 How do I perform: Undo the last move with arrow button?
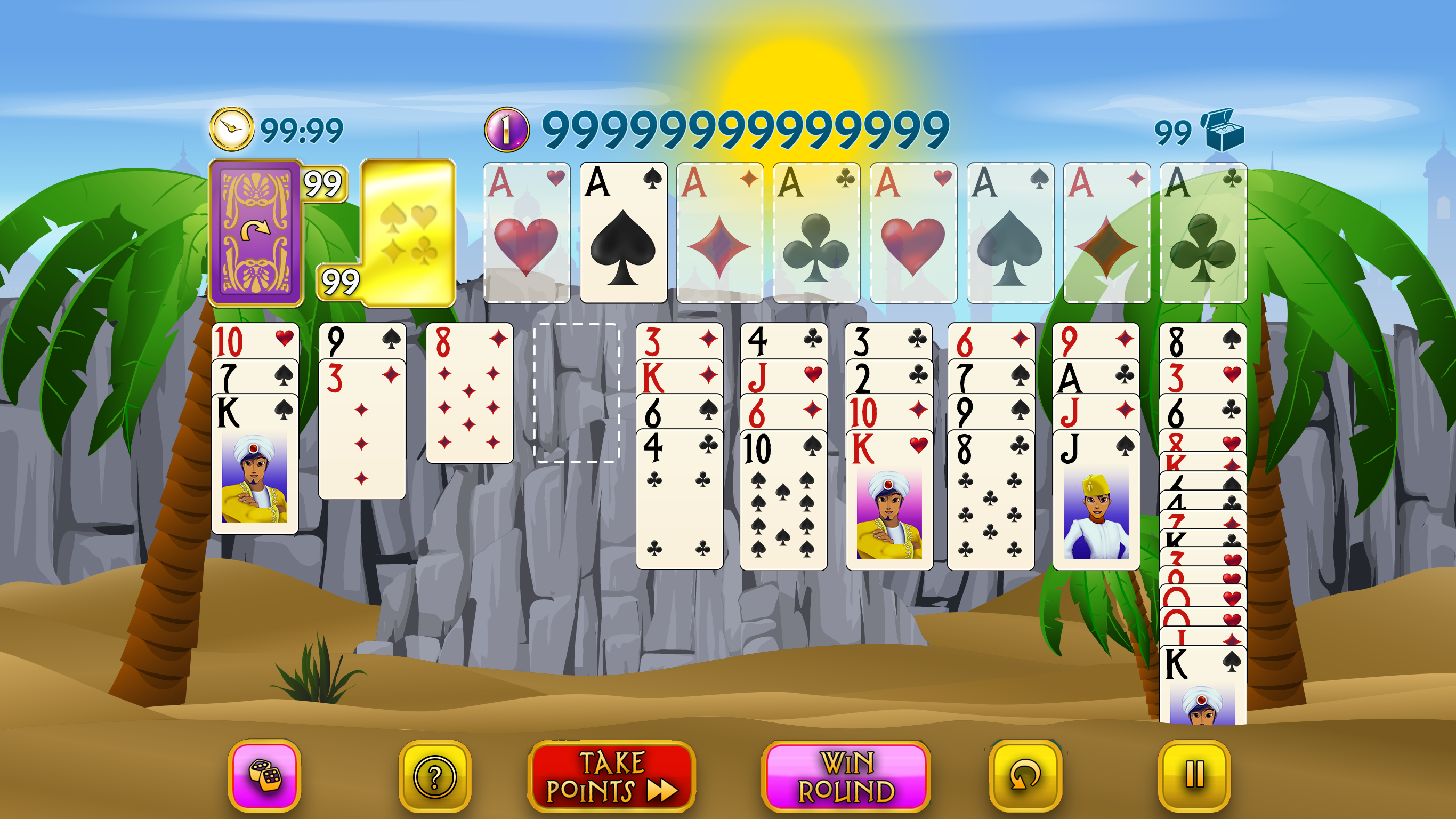point(1025,775)
